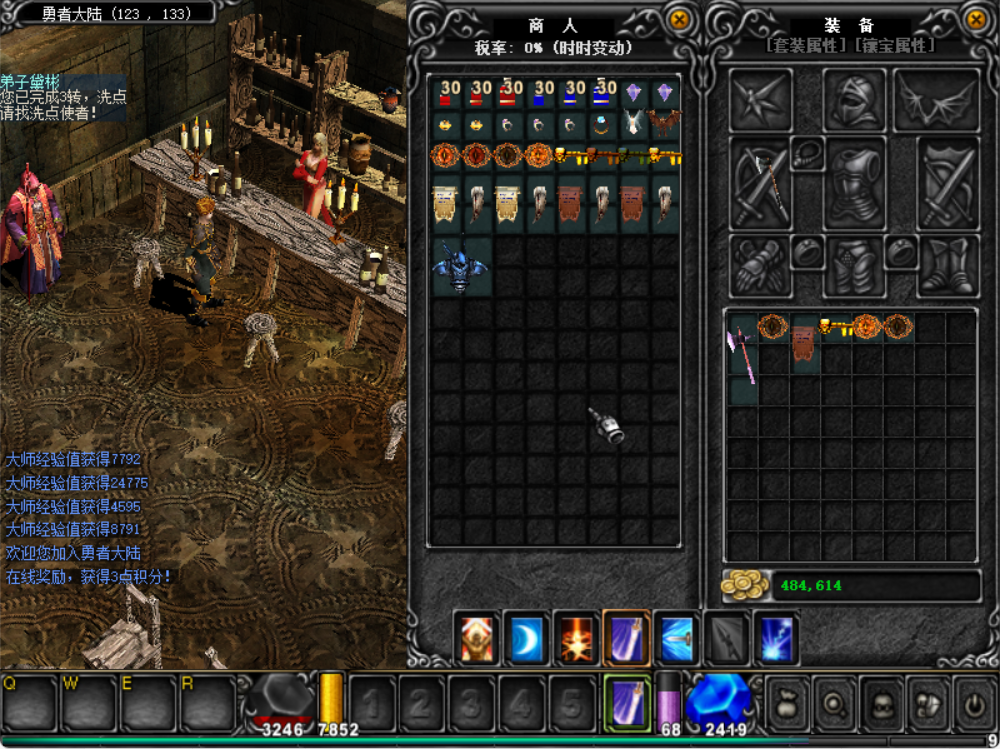Click the gloves equipment slot
1000x749 pixels.
pos(759,266)
